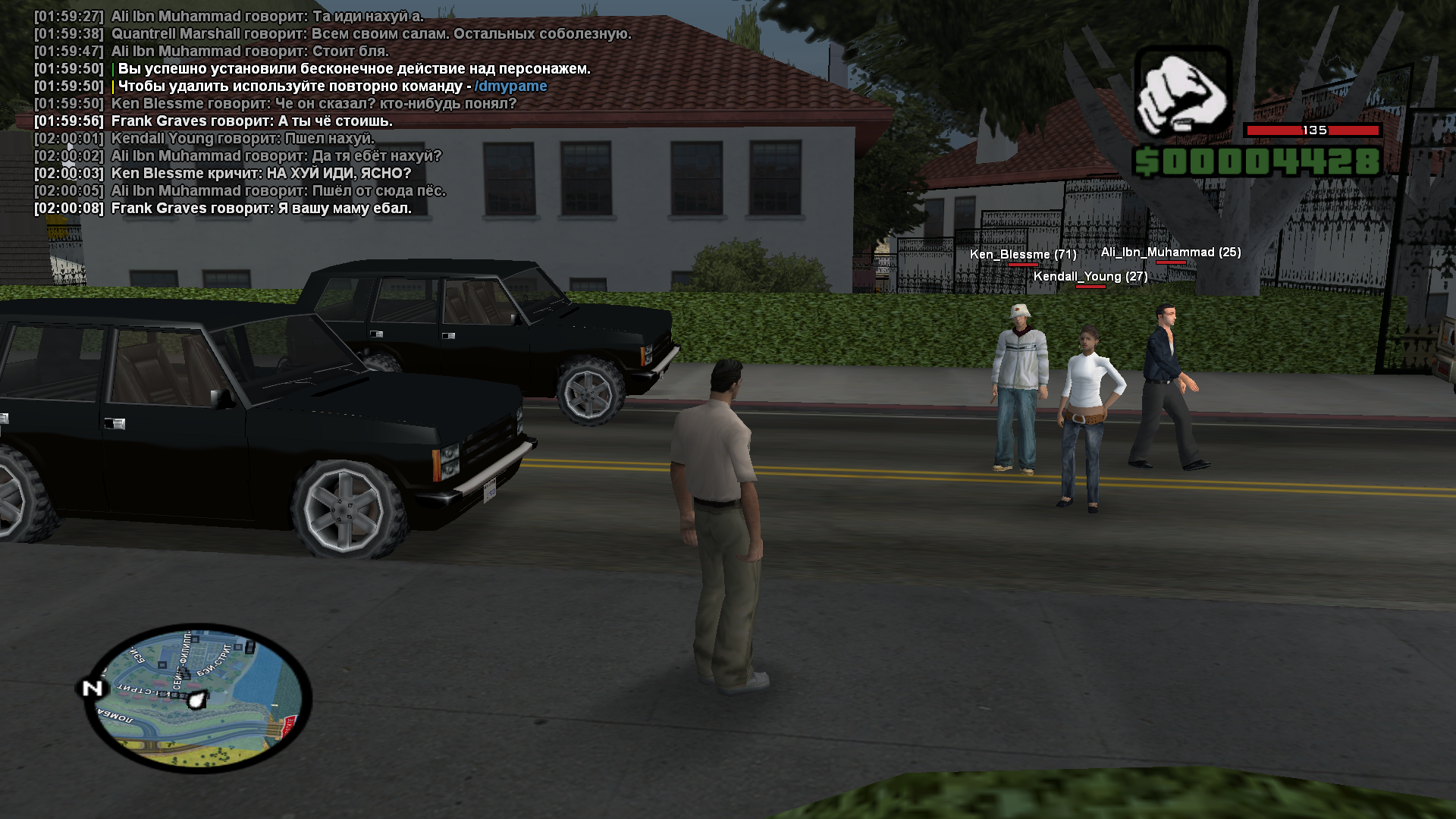
Task: Select the Ken_Blessme player name tag
Action: click(x=1022, y=255)
